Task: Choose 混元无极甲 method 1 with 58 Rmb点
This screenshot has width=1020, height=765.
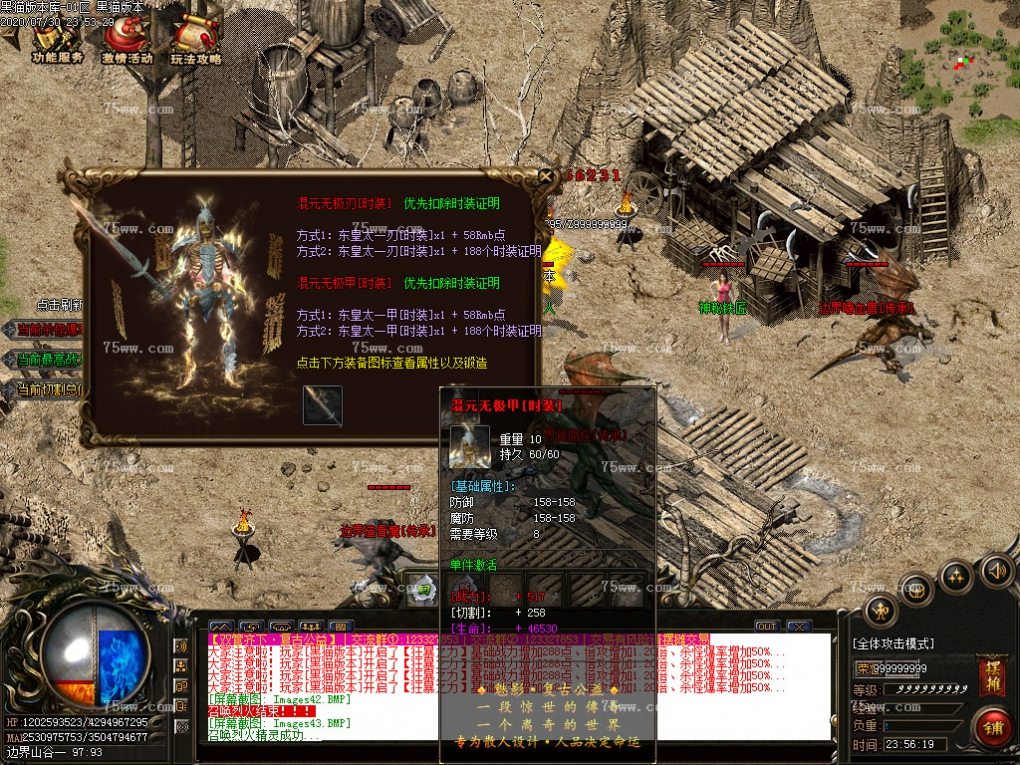Action: click(x=400, y=315)
